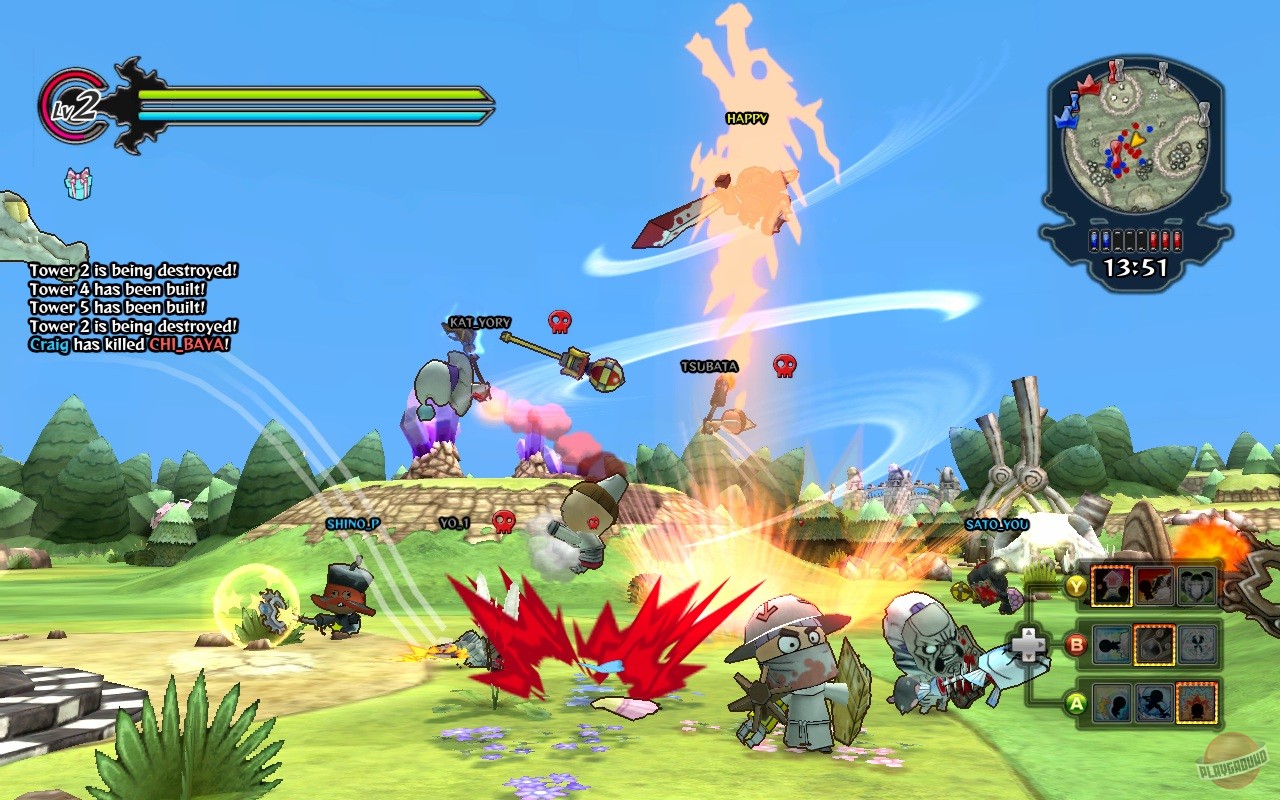Image resolution: width=1280 pixels, height=800 pixels.
Task: Select the spinning attack skill in the B row
Action: (x=1197, y=645)
